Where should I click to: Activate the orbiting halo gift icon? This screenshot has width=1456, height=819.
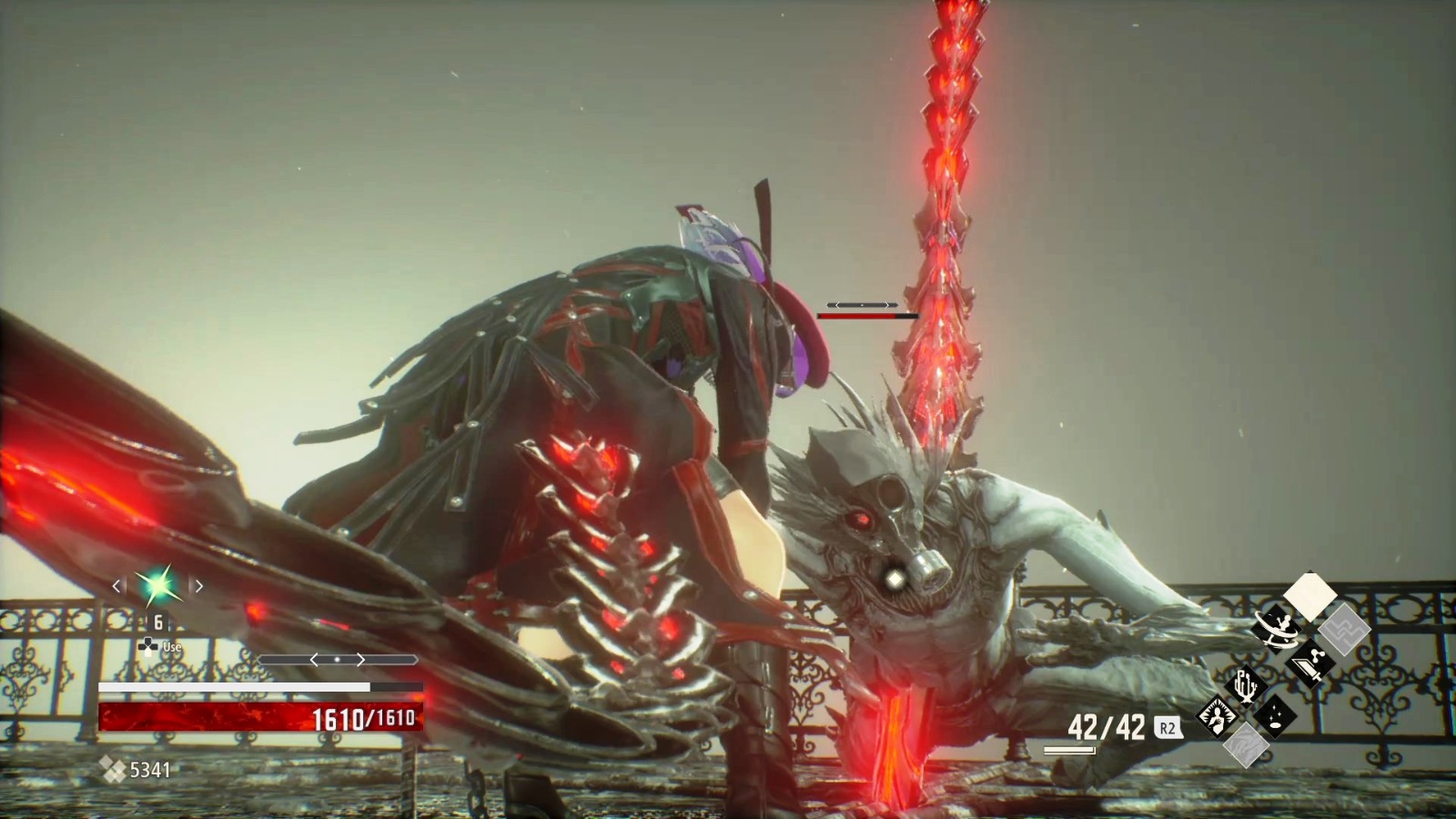1276,628
